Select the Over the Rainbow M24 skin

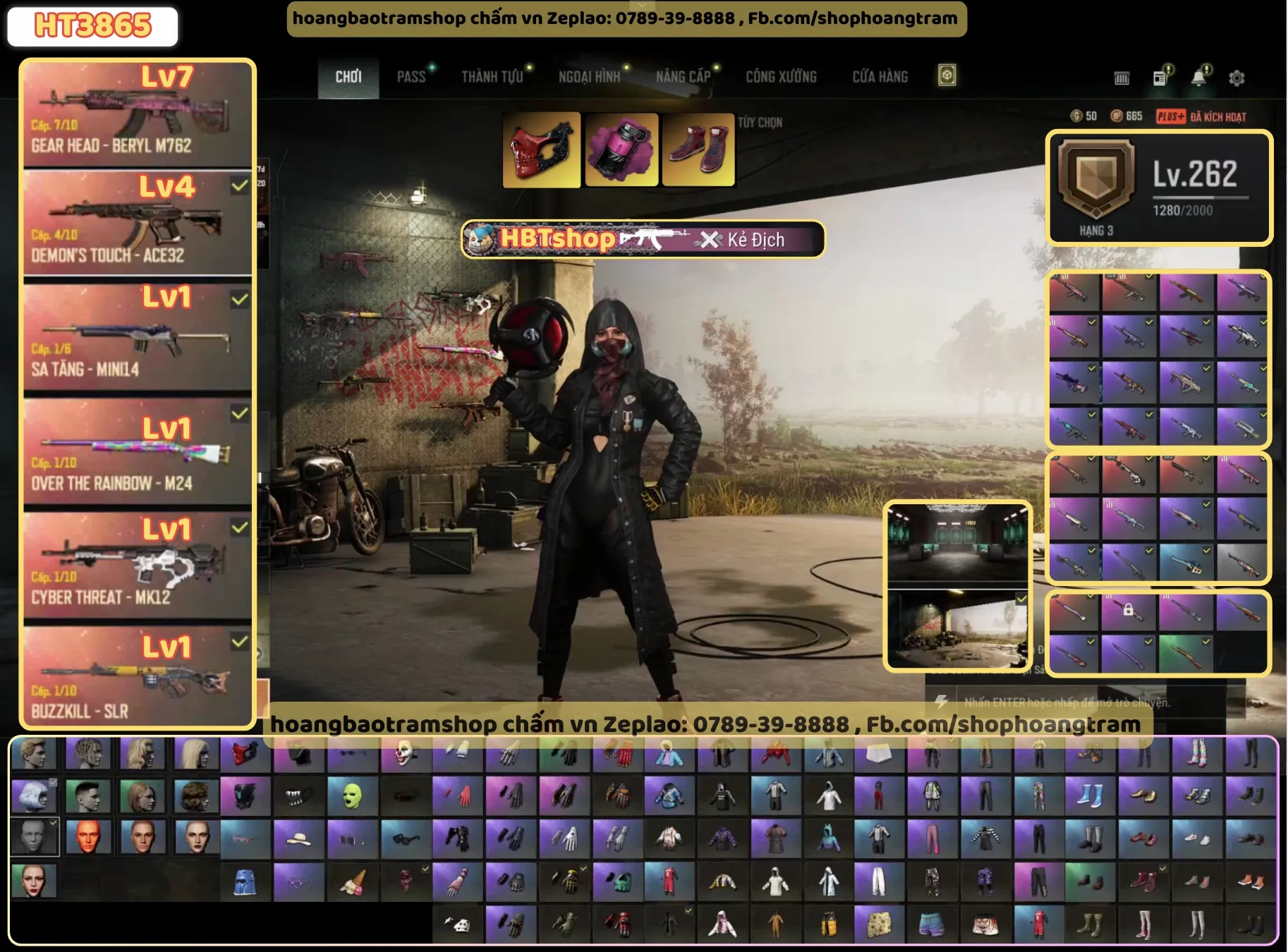pos(138,451)
